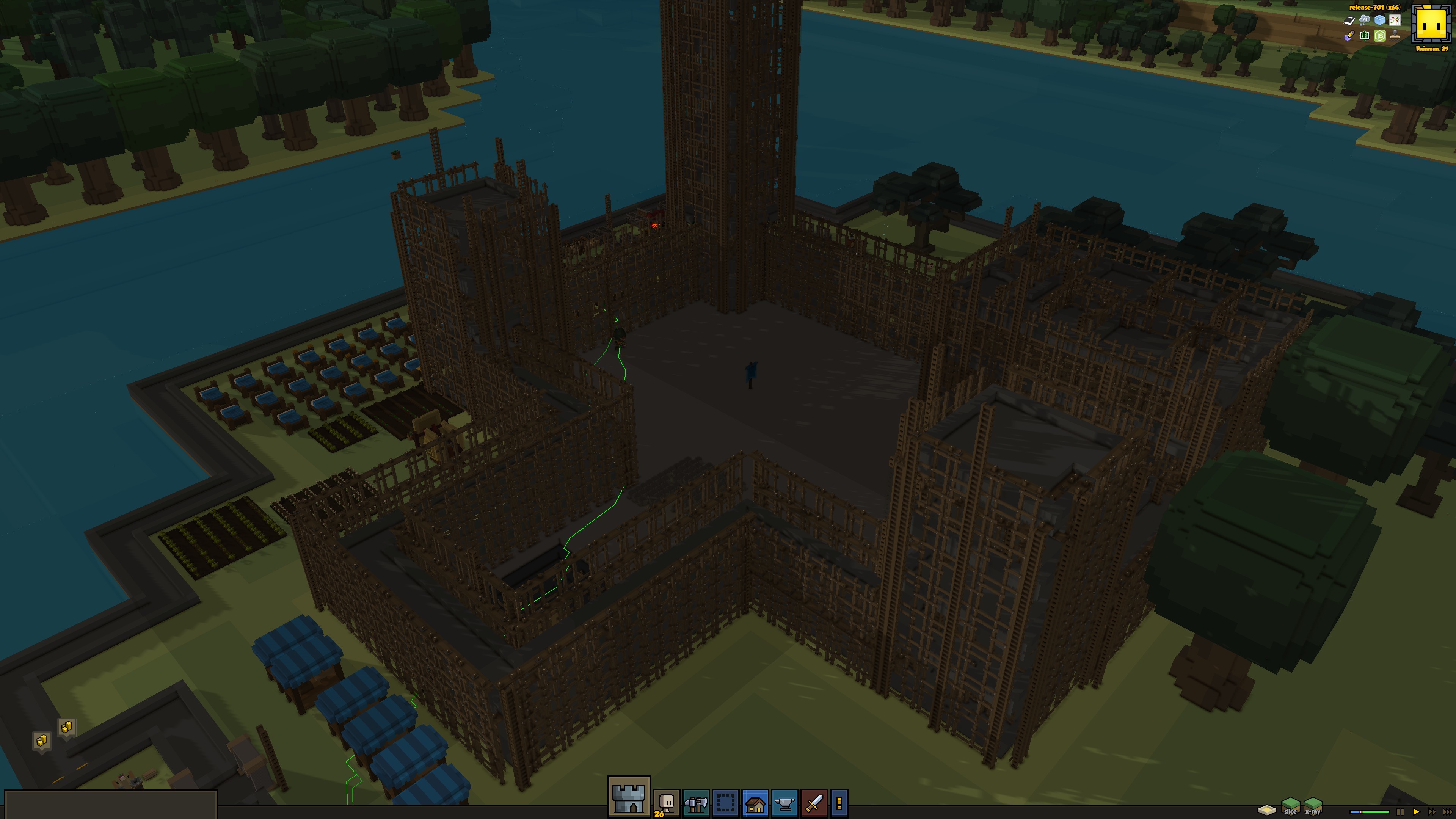Click the yellow exclamation mark alert button
Image resolution: width=1456 pixels, height=819 pixels.
[x=839, y=803]
